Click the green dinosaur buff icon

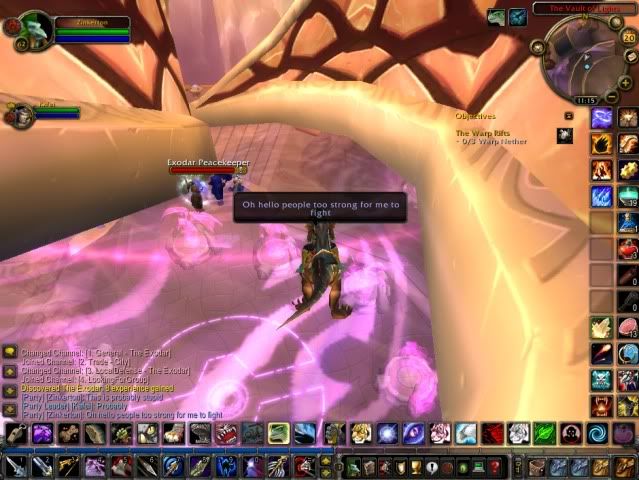[497, 17]
